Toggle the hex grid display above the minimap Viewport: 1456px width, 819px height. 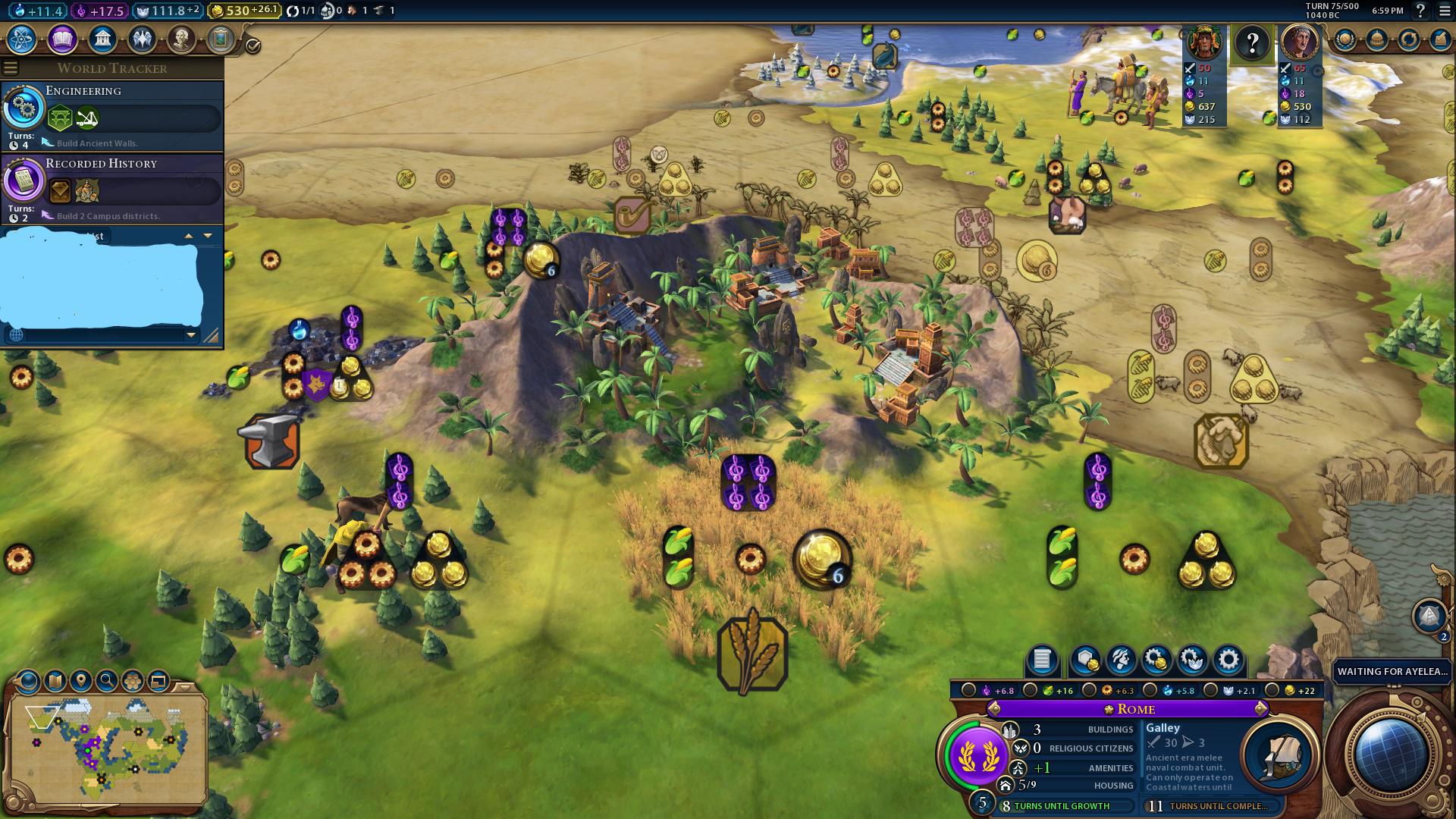[133, 680]
